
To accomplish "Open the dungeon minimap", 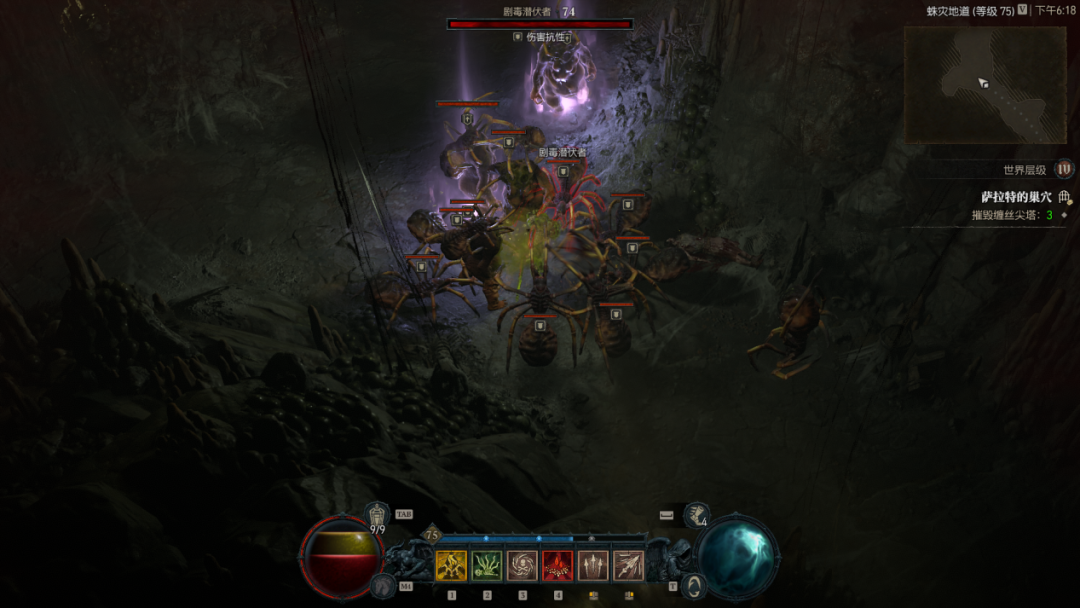I will coord(984,84).
